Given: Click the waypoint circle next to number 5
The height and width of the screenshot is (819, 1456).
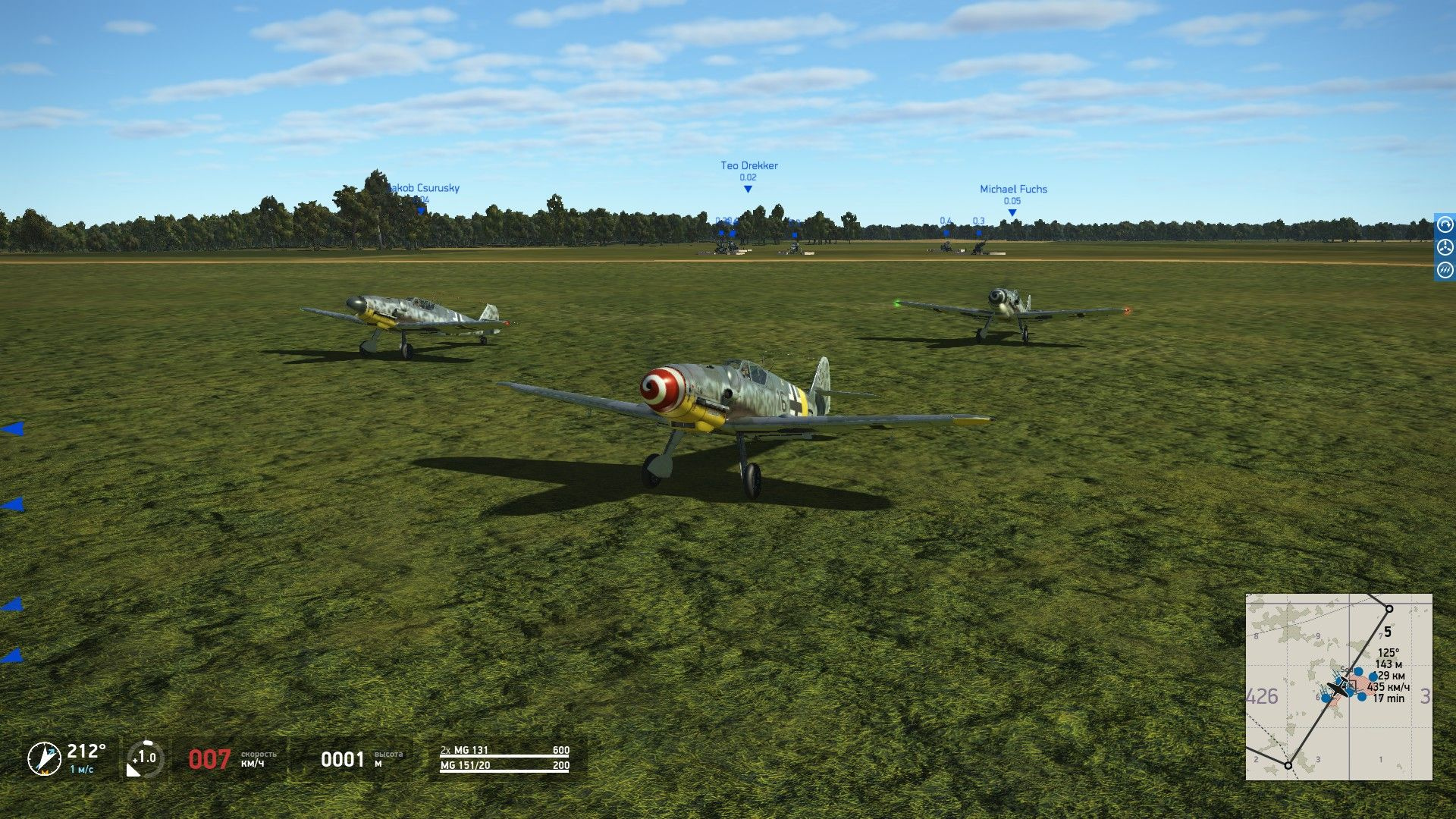Looking at the screenshot, I should [1389, 609].
